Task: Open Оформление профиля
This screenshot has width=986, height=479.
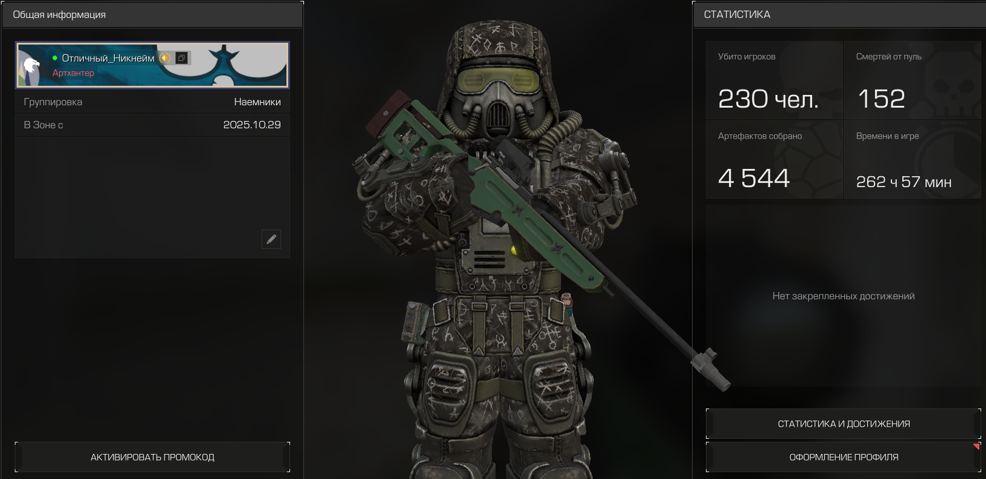Action: coord(843,457)
